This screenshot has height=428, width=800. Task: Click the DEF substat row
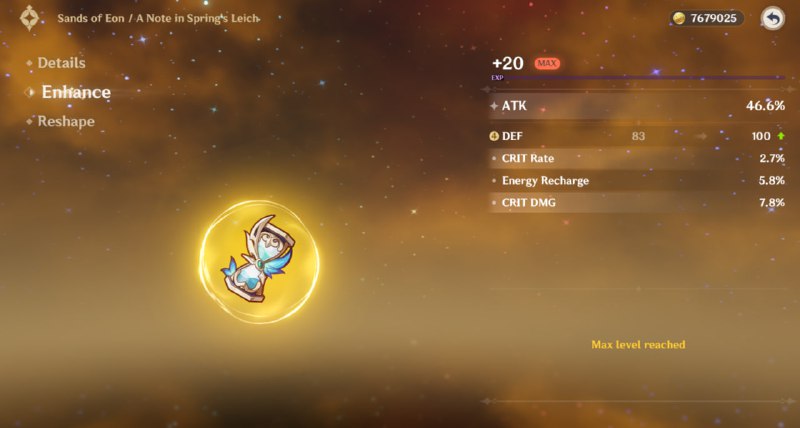click(x=637, y=136)
